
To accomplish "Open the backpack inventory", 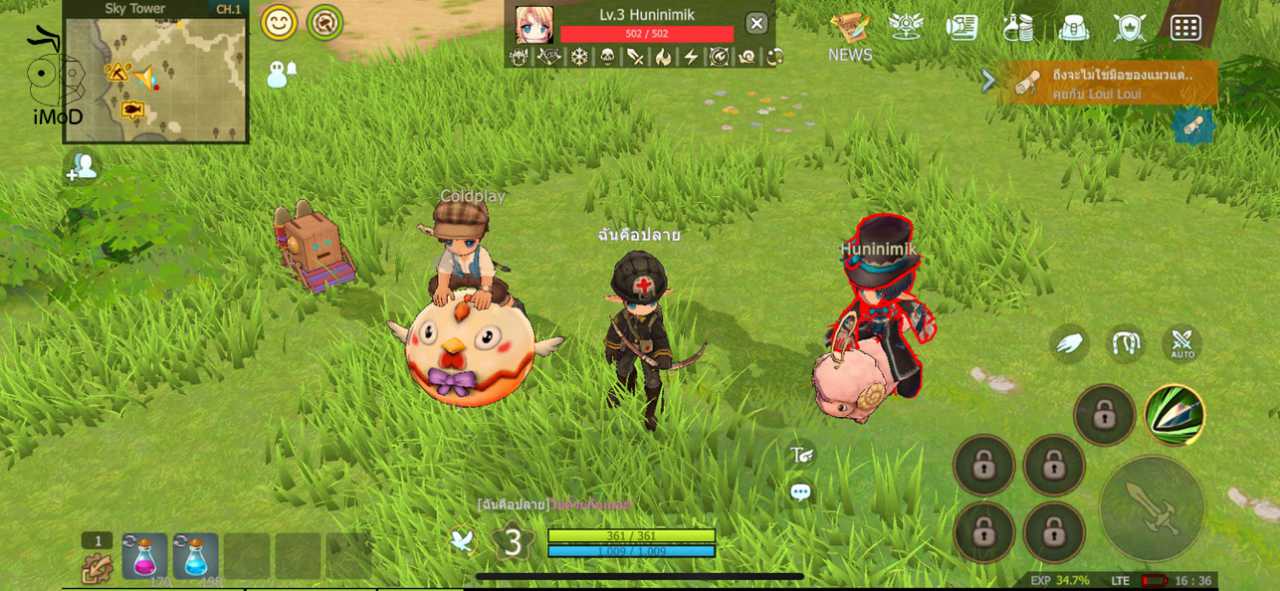I will [1073, 27].
